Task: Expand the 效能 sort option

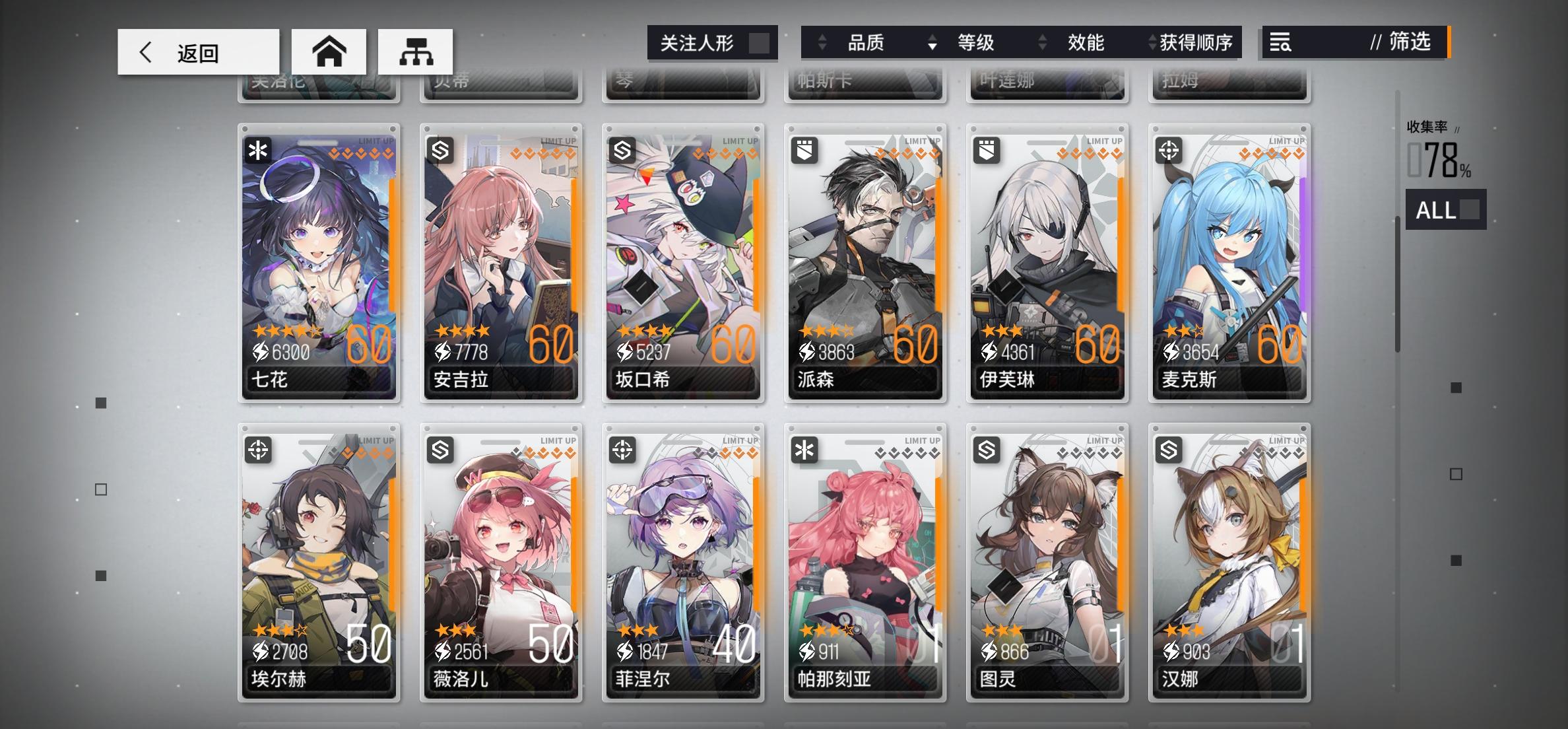Action: 1086,42
